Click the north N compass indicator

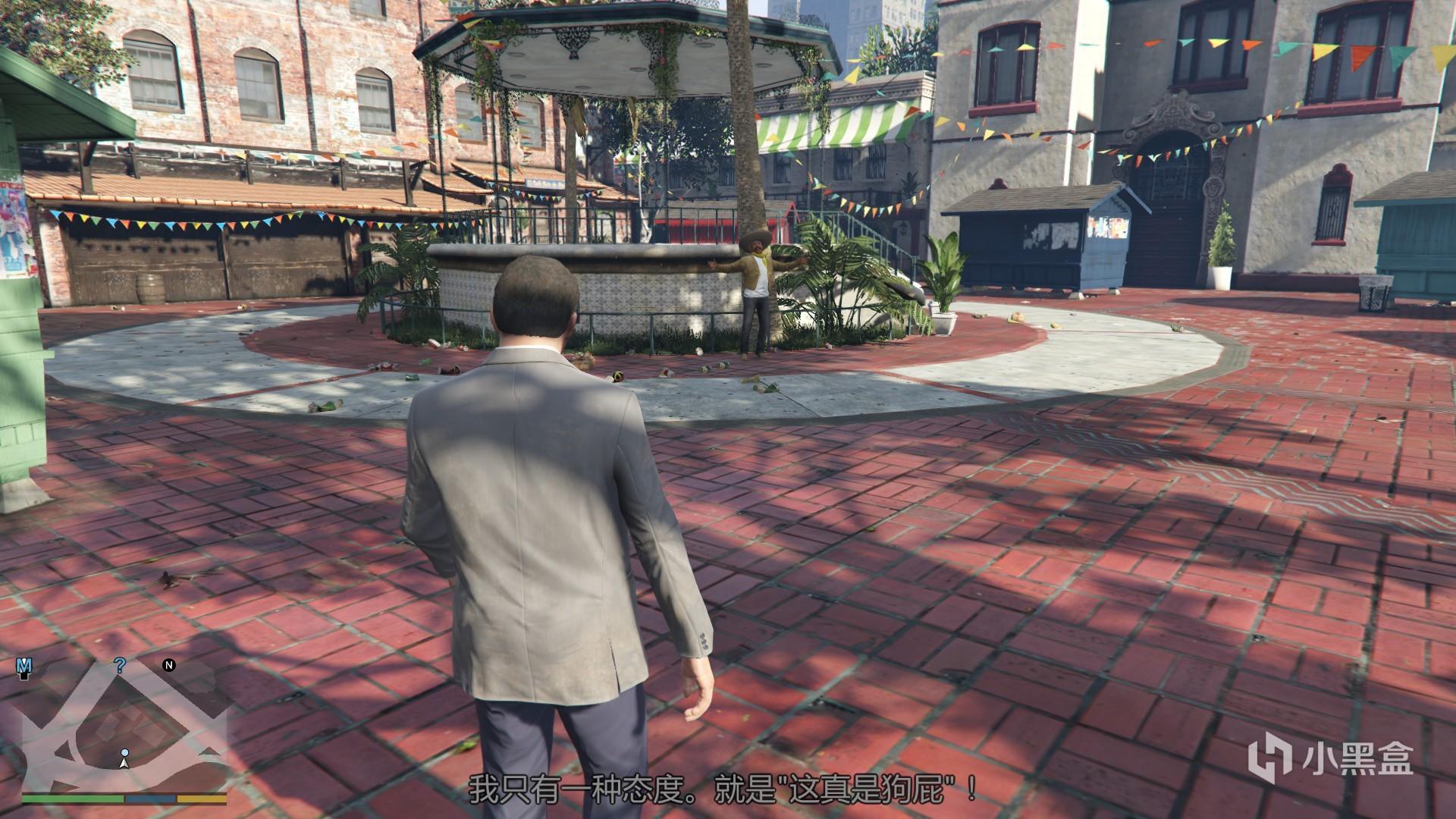pos(169,666)
